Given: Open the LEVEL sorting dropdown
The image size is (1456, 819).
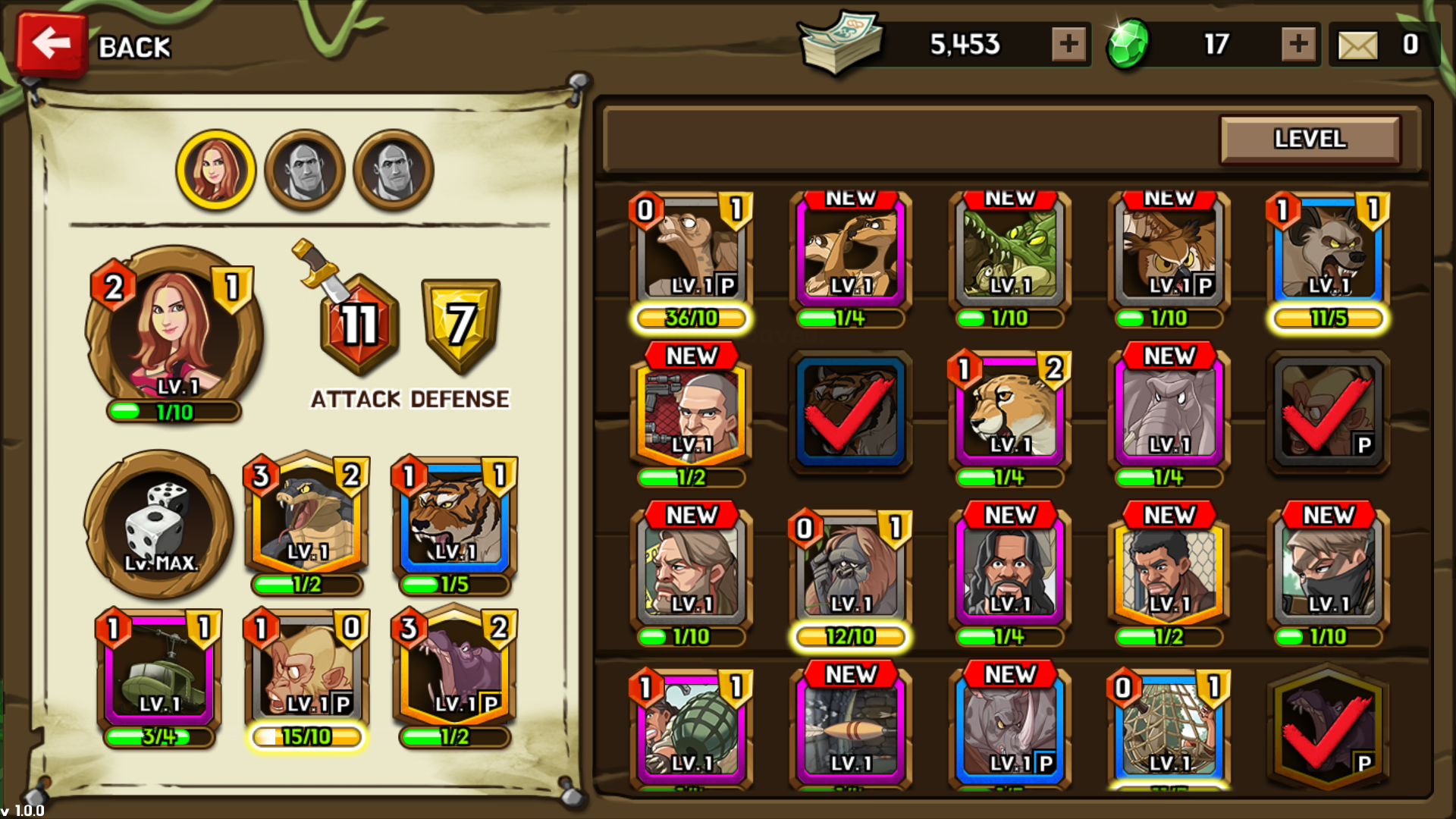Looking at the screenshot, I should coord(1310,140).
